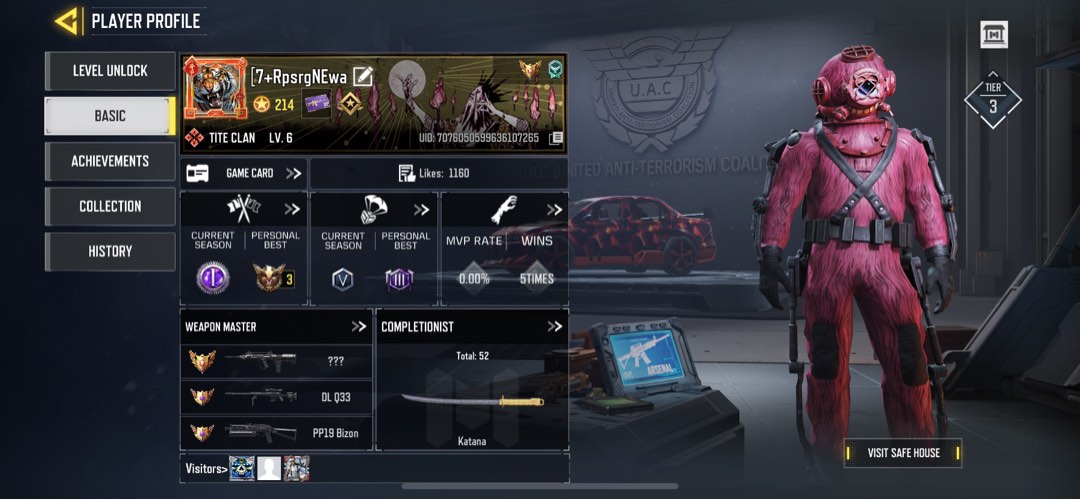Open the Achievements tab
This screenshot has width=1080, height=500.
pyautogui.click(x=110, y=161)
